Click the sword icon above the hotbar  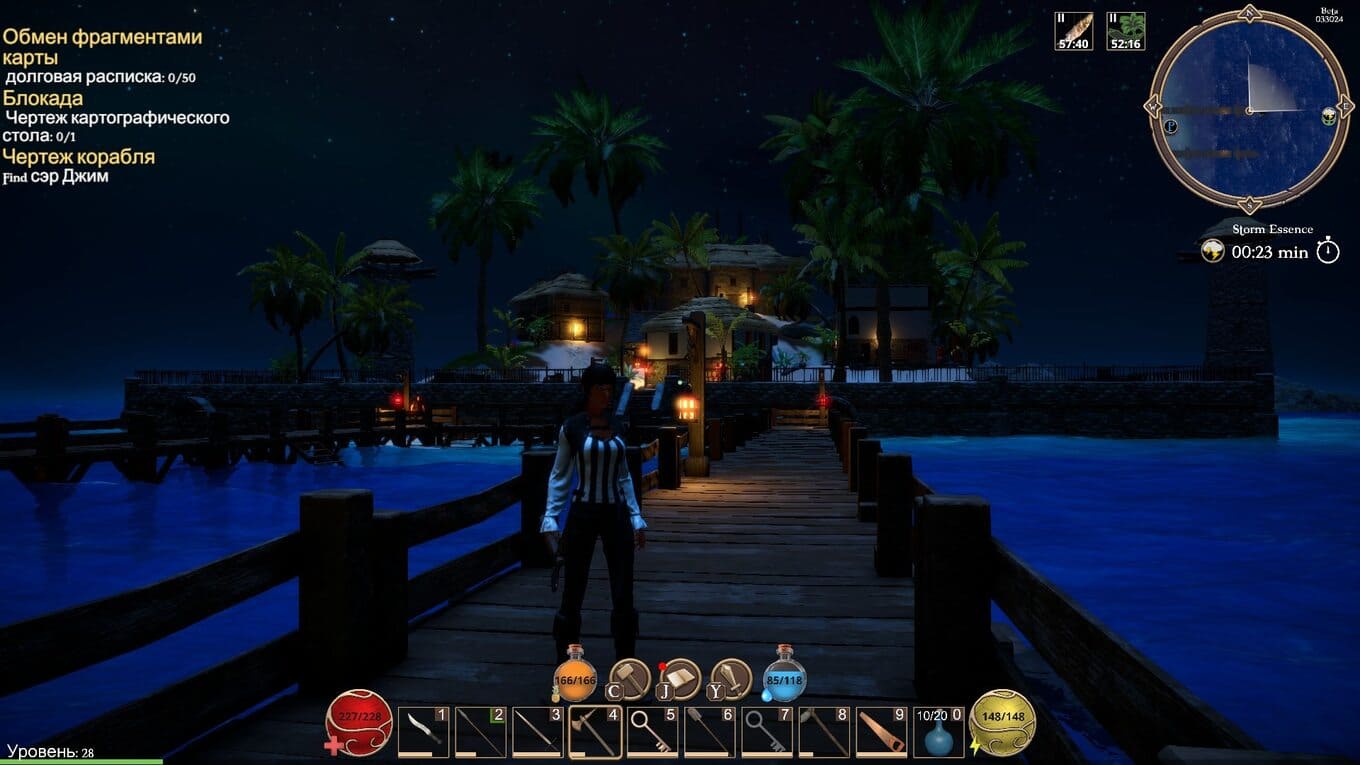click(731, 679)
